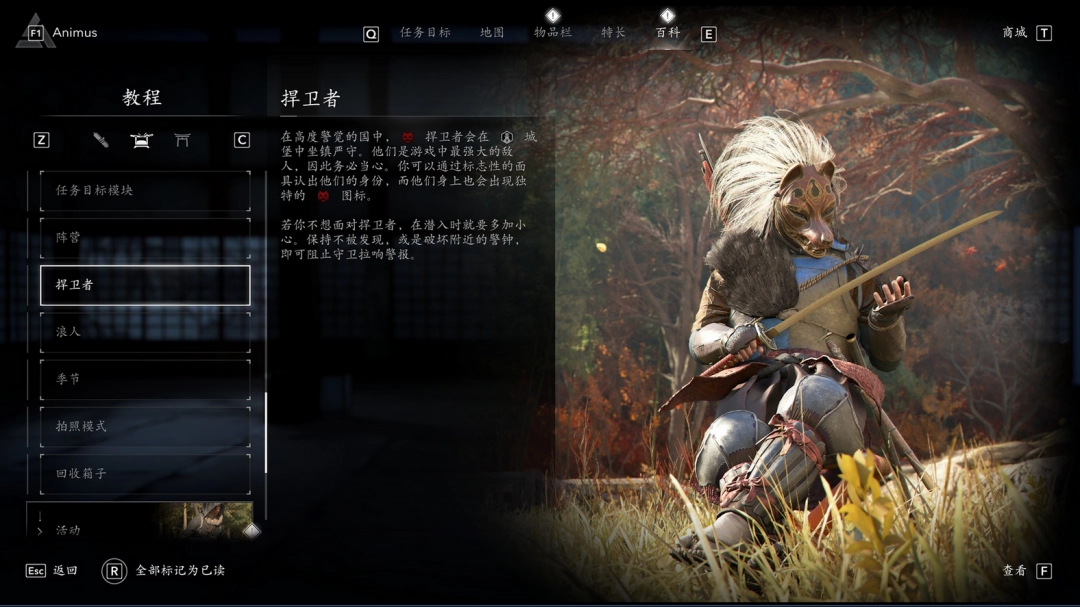
Task: Open the 物品栏 inventory tab
Action: coord(552,33)
